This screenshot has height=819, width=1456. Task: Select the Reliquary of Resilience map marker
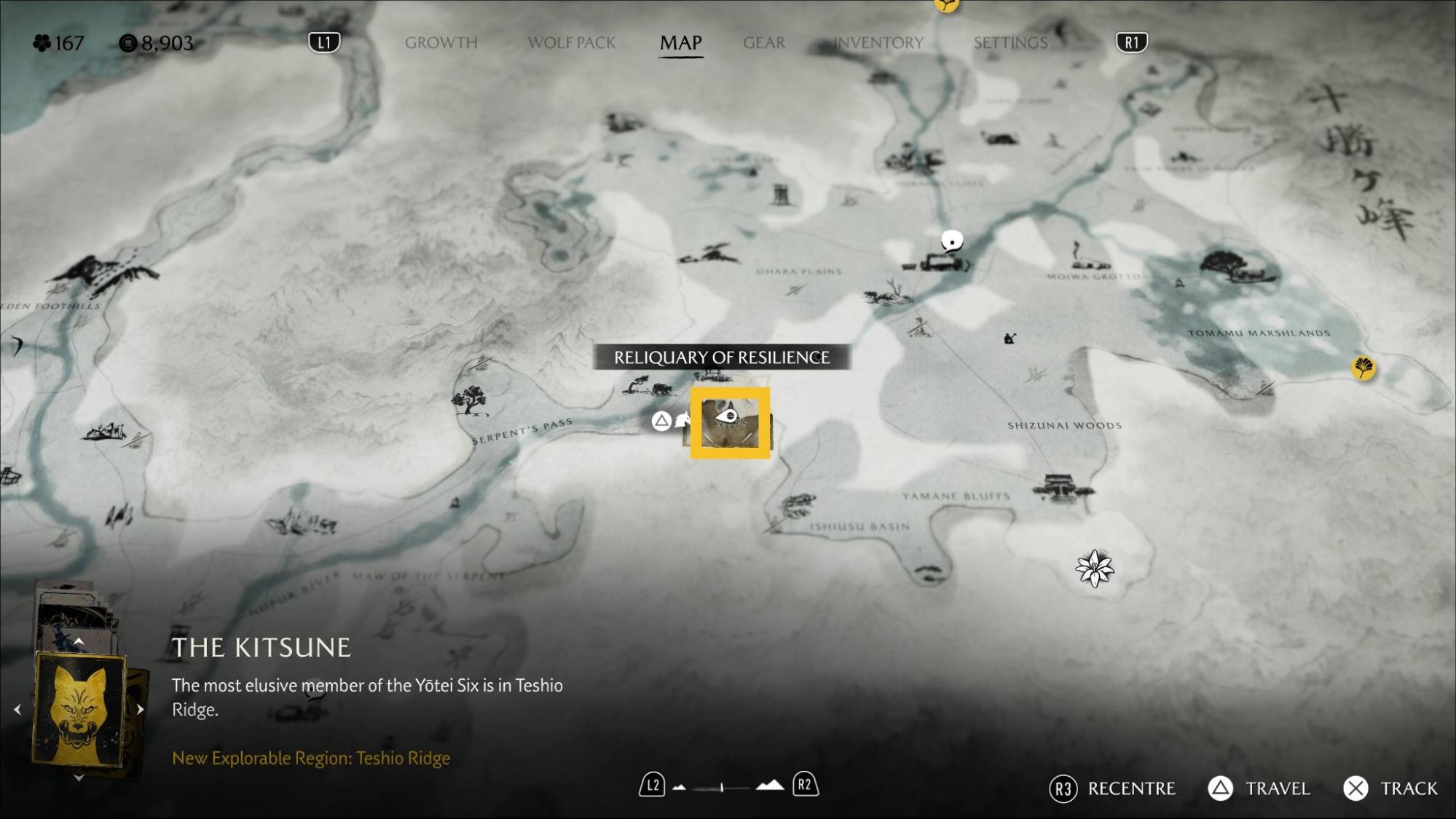coord(730,423)
